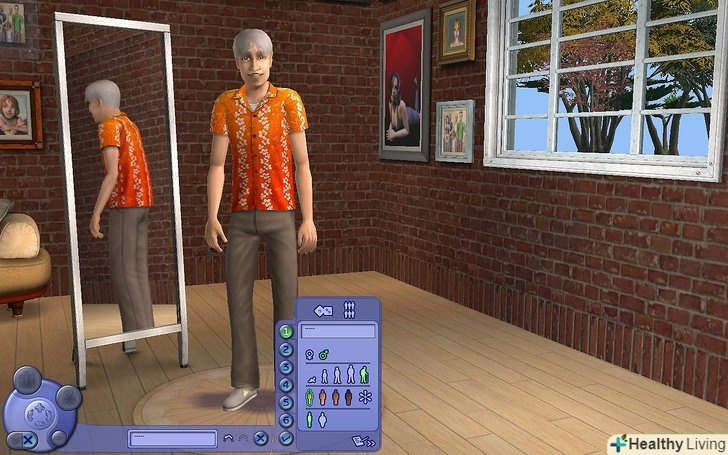
Task: Choose the female gender icon
Action: coord(309,354)
